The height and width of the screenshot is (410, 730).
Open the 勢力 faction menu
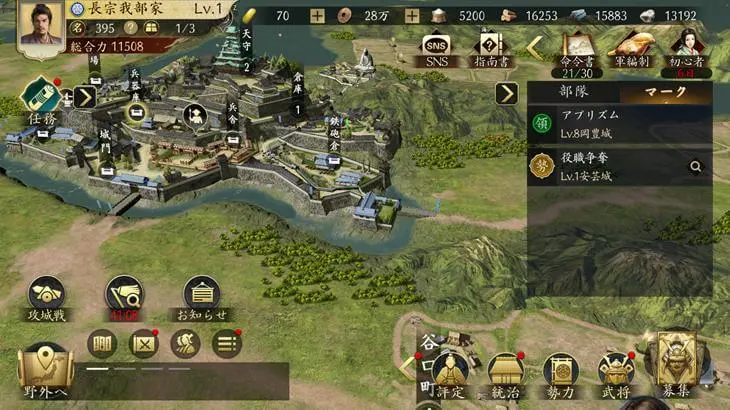point(561,374)
